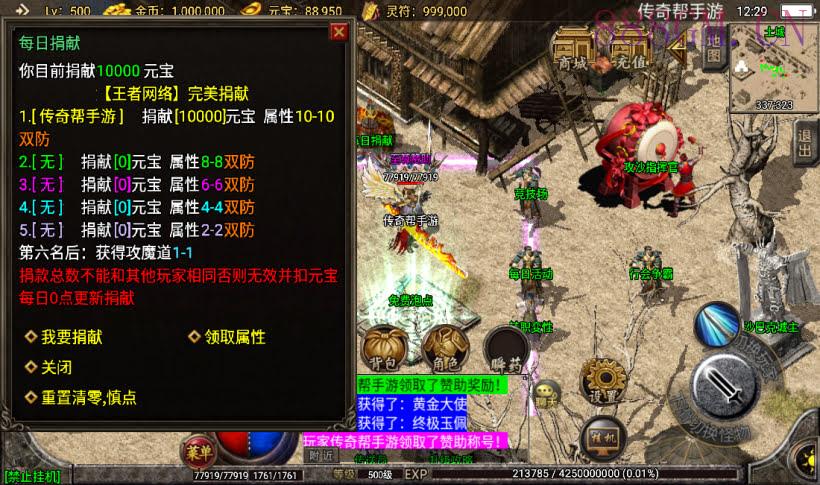The width and height of the screenshot is (820, 485).
Task: Open the 背包 bag
Action: [x=386, y=346]
